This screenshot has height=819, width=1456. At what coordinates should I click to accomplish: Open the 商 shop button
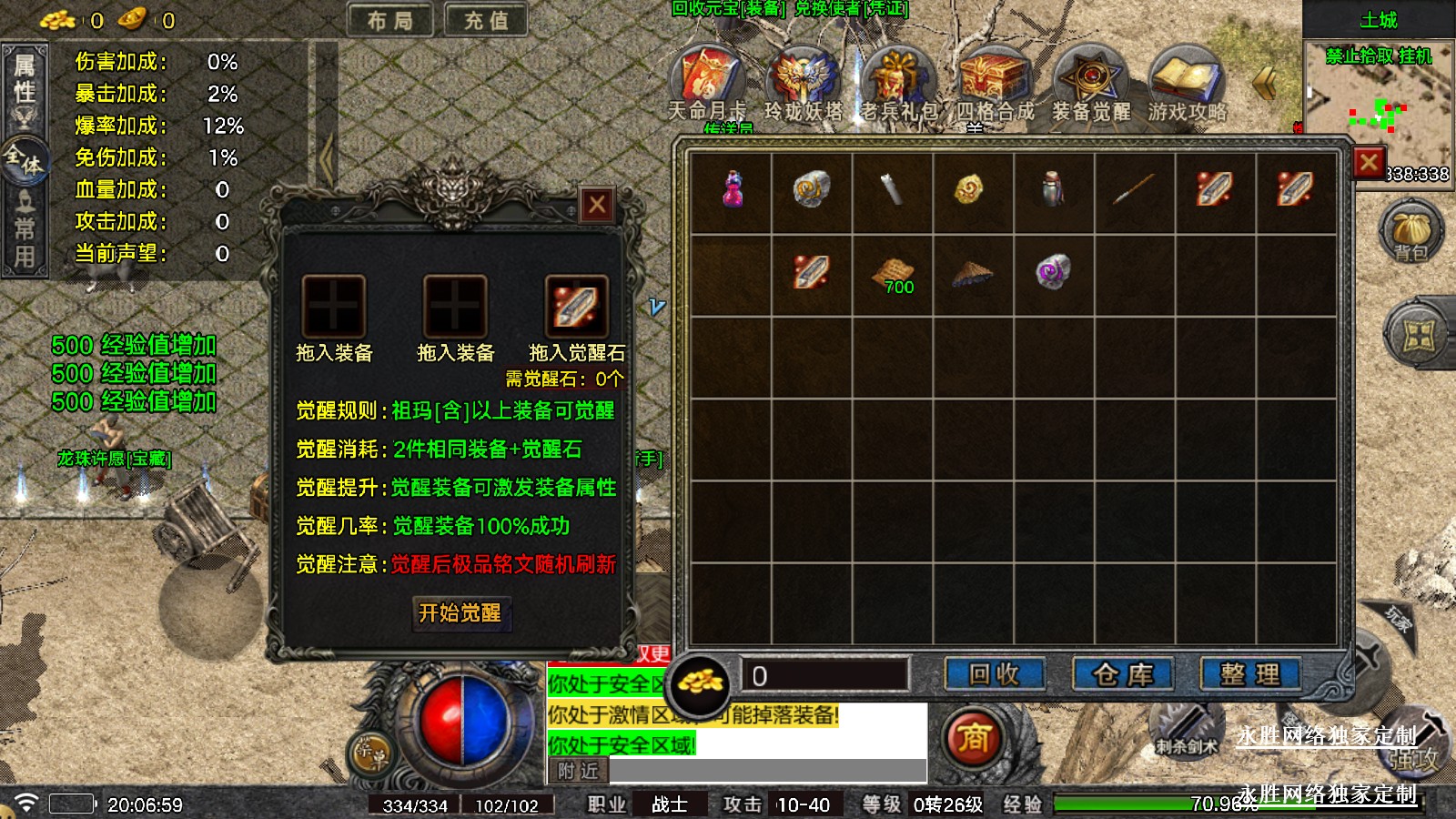click(973, 737)
